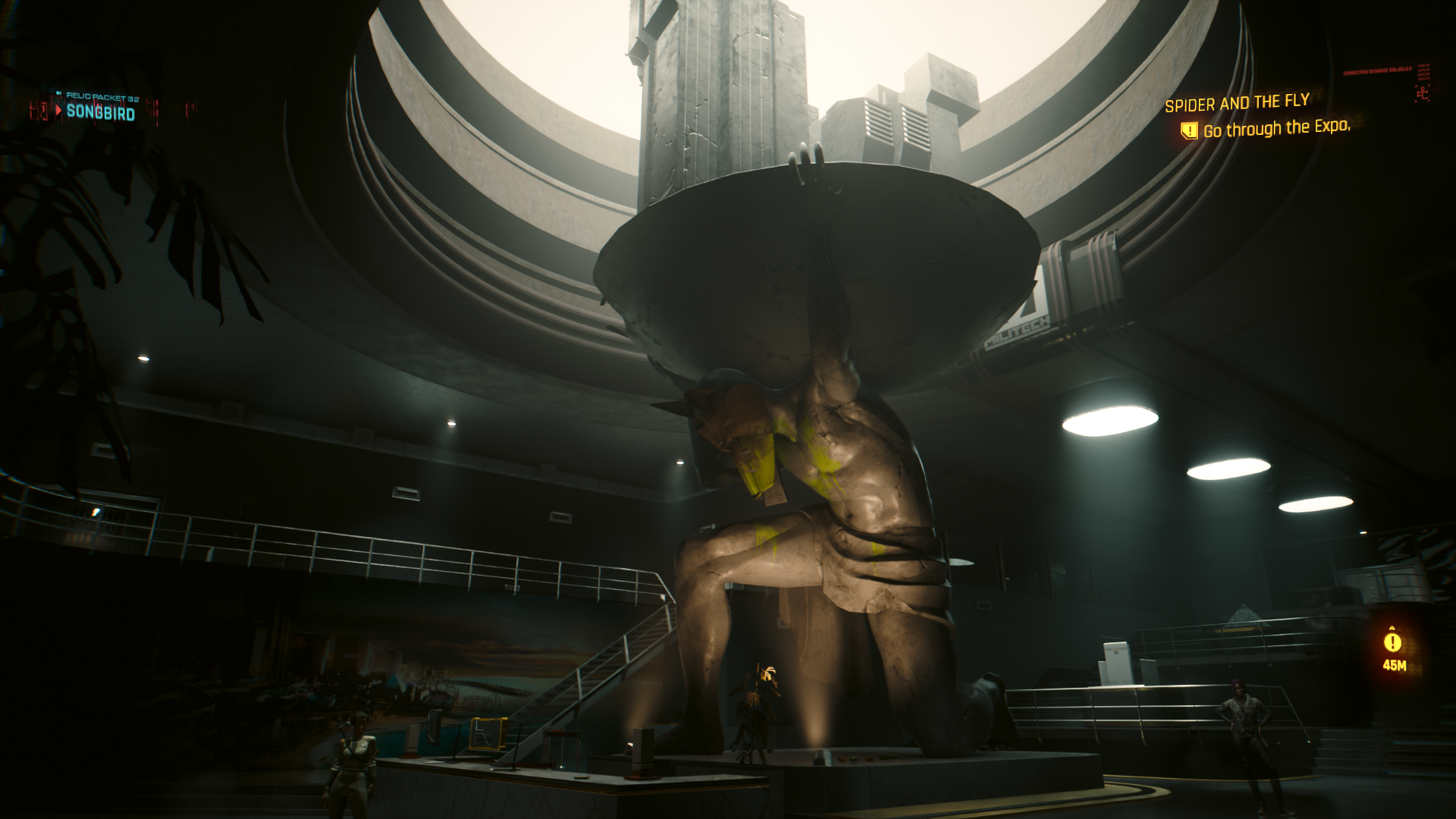
Task: Click the Songbird caller notification
Action: 100,112
